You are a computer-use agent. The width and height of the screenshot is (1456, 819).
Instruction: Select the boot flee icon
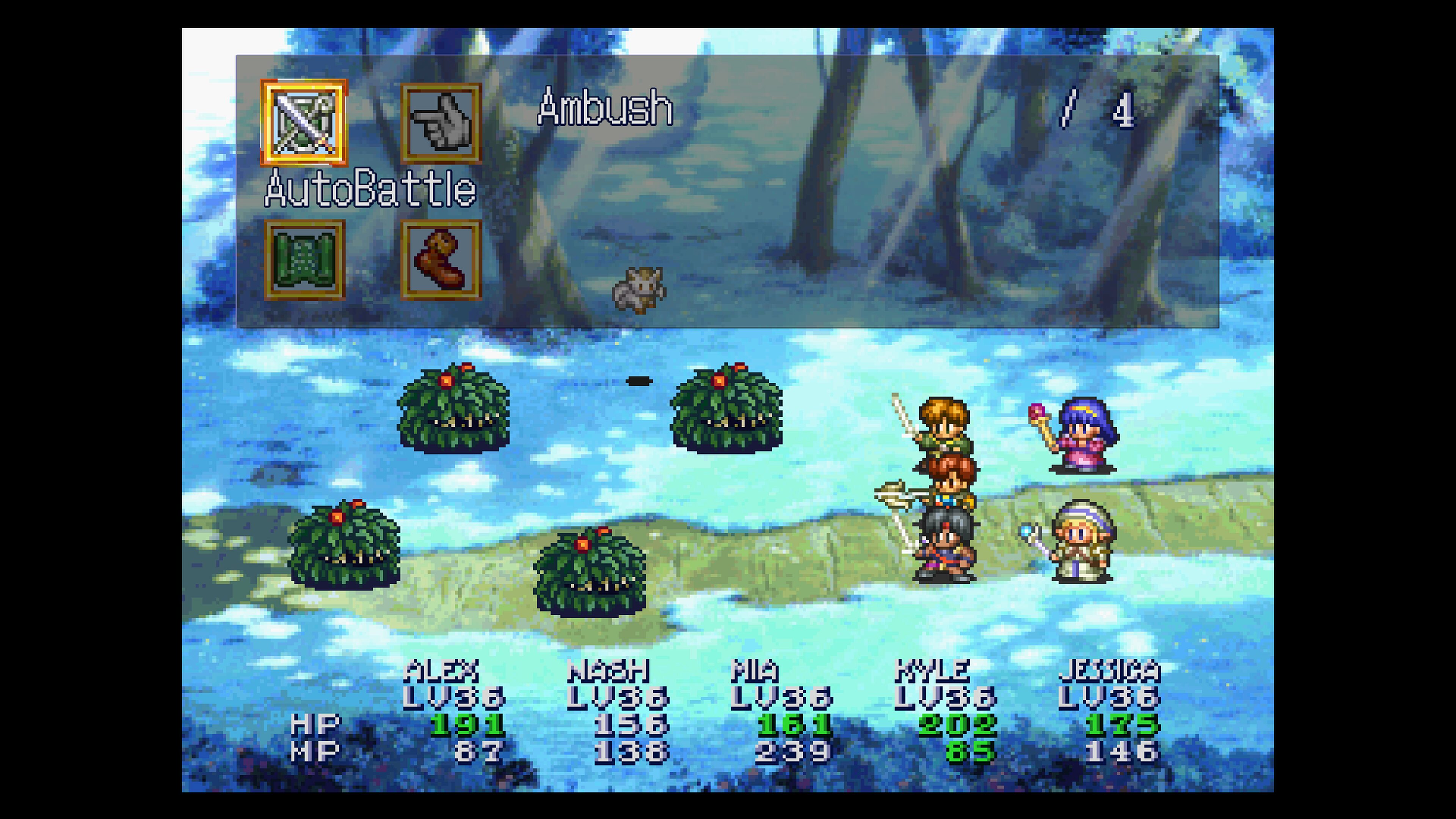coord(441,259)
